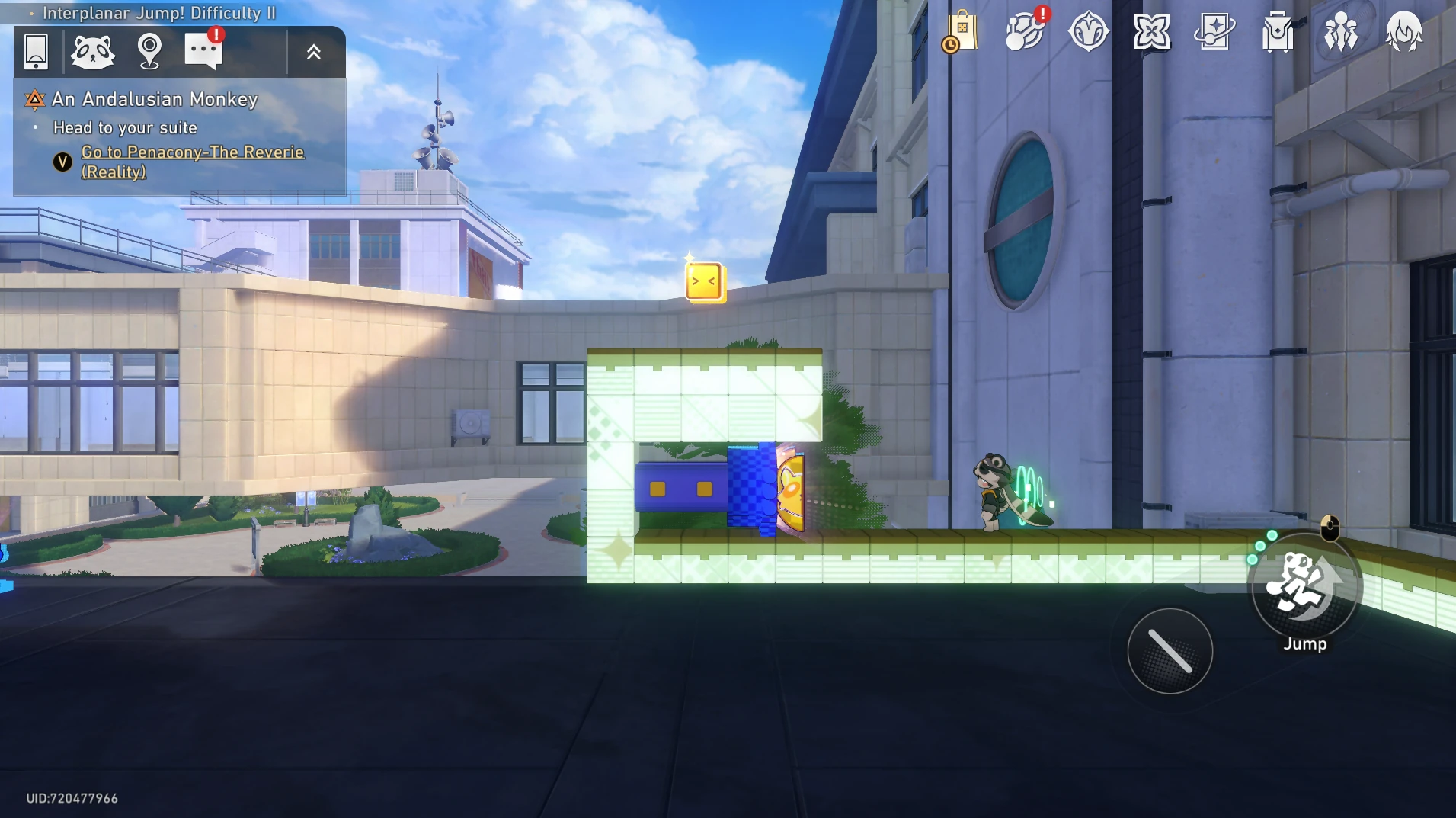Select the An Andalusian Monkey quest title
This screenshot has height=818, width=1456.
coord(155,99)
